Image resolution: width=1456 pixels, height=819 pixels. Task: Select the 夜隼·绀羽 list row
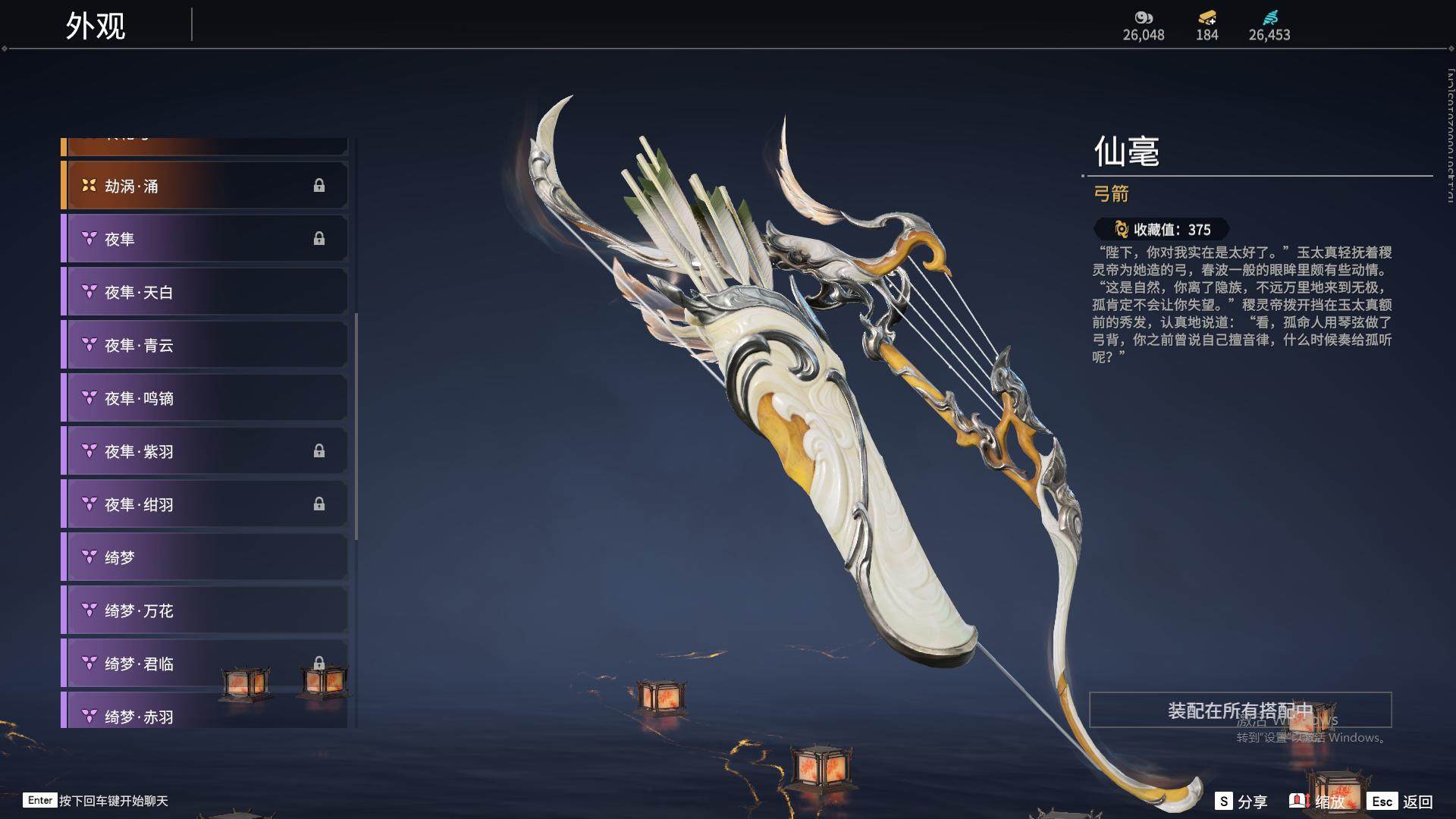(x=205, y=504)
